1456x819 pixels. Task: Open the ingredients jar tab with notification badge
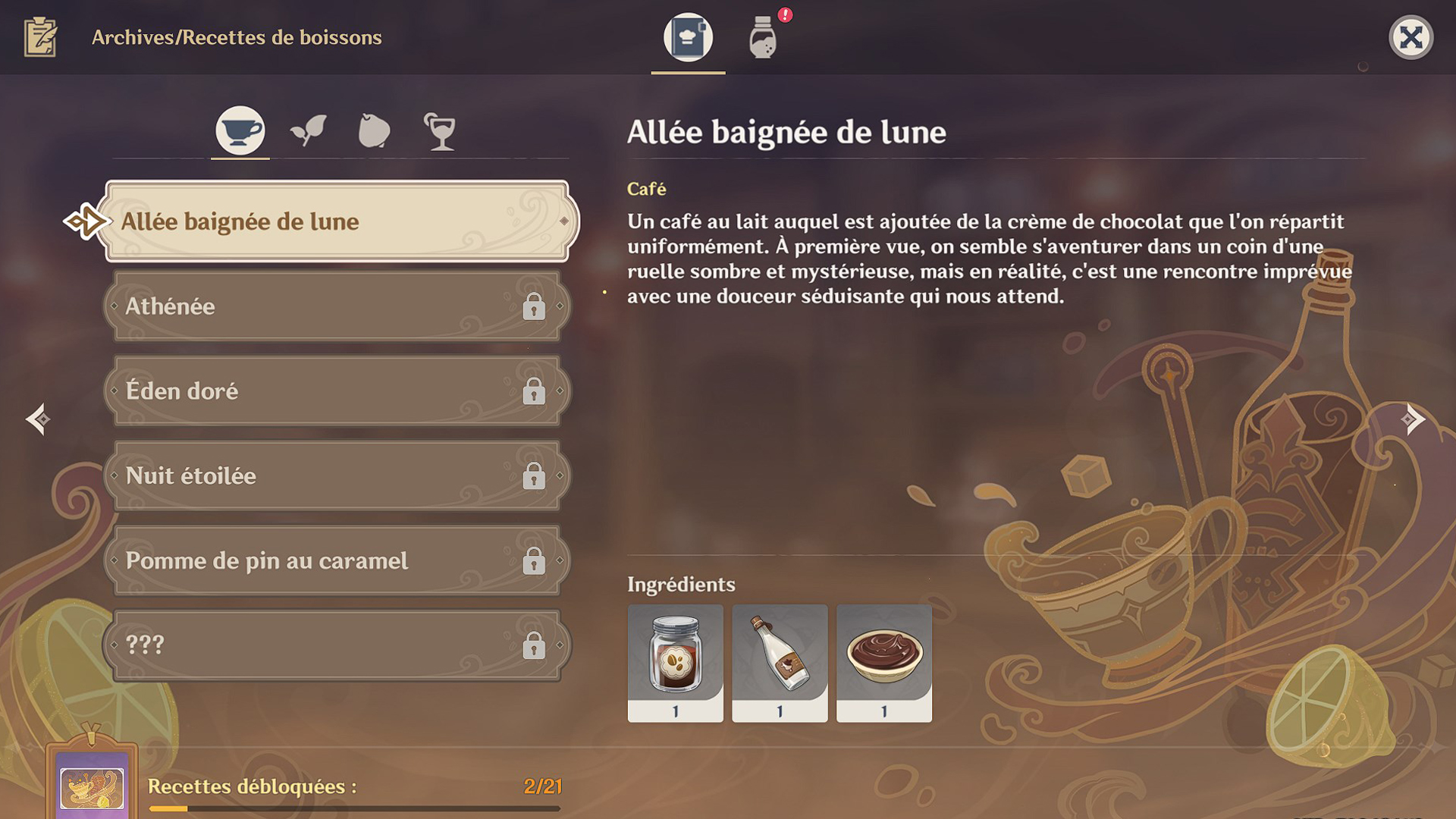(x=762, y=38)
